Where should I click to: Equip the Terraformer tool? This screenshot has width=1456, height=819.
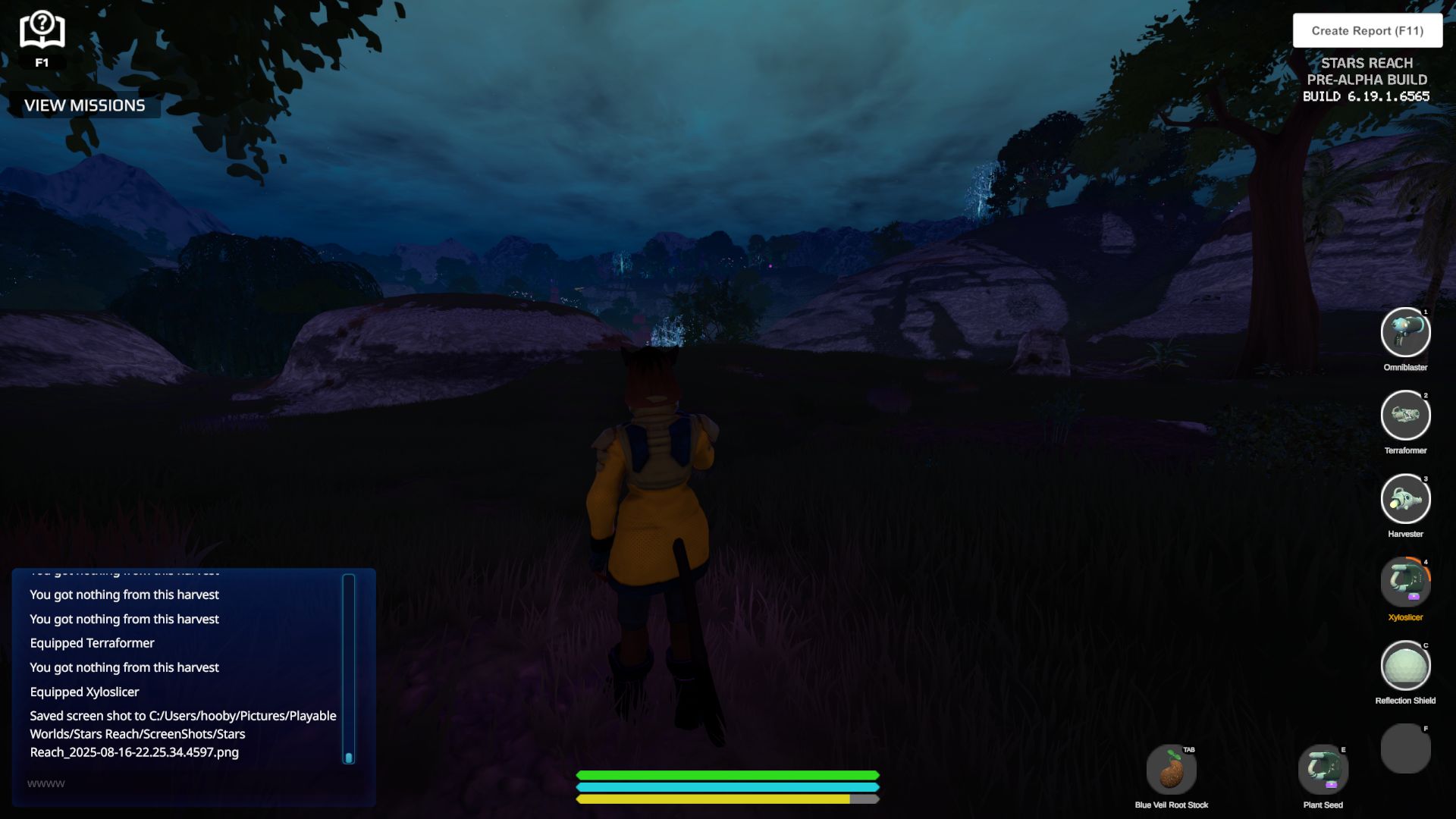tap(1405, 416)
